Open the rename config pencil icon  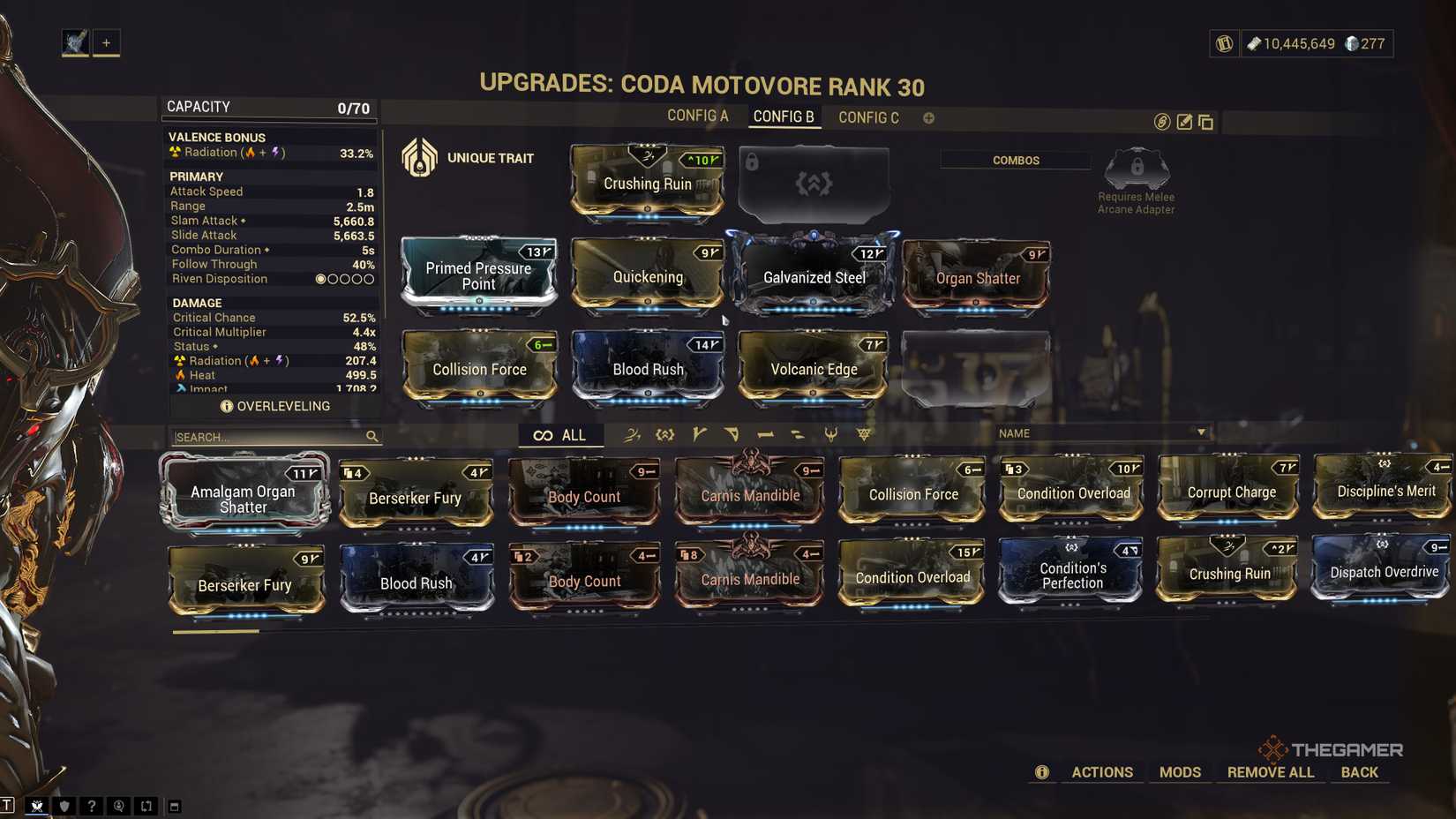1184,123
